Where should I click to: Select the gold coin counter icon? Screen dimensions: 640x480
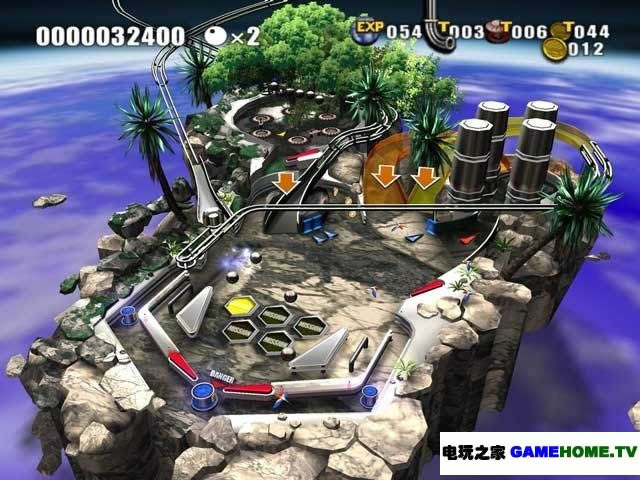(553, 46)
